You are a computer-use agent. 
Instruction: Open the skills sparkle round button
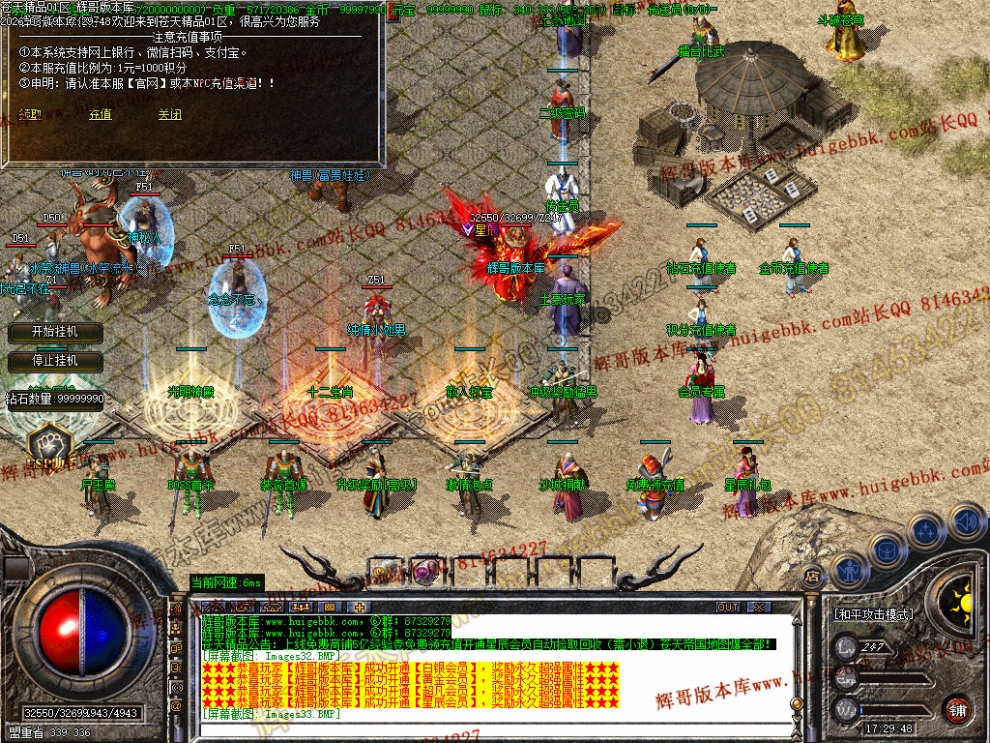point(927,531)
